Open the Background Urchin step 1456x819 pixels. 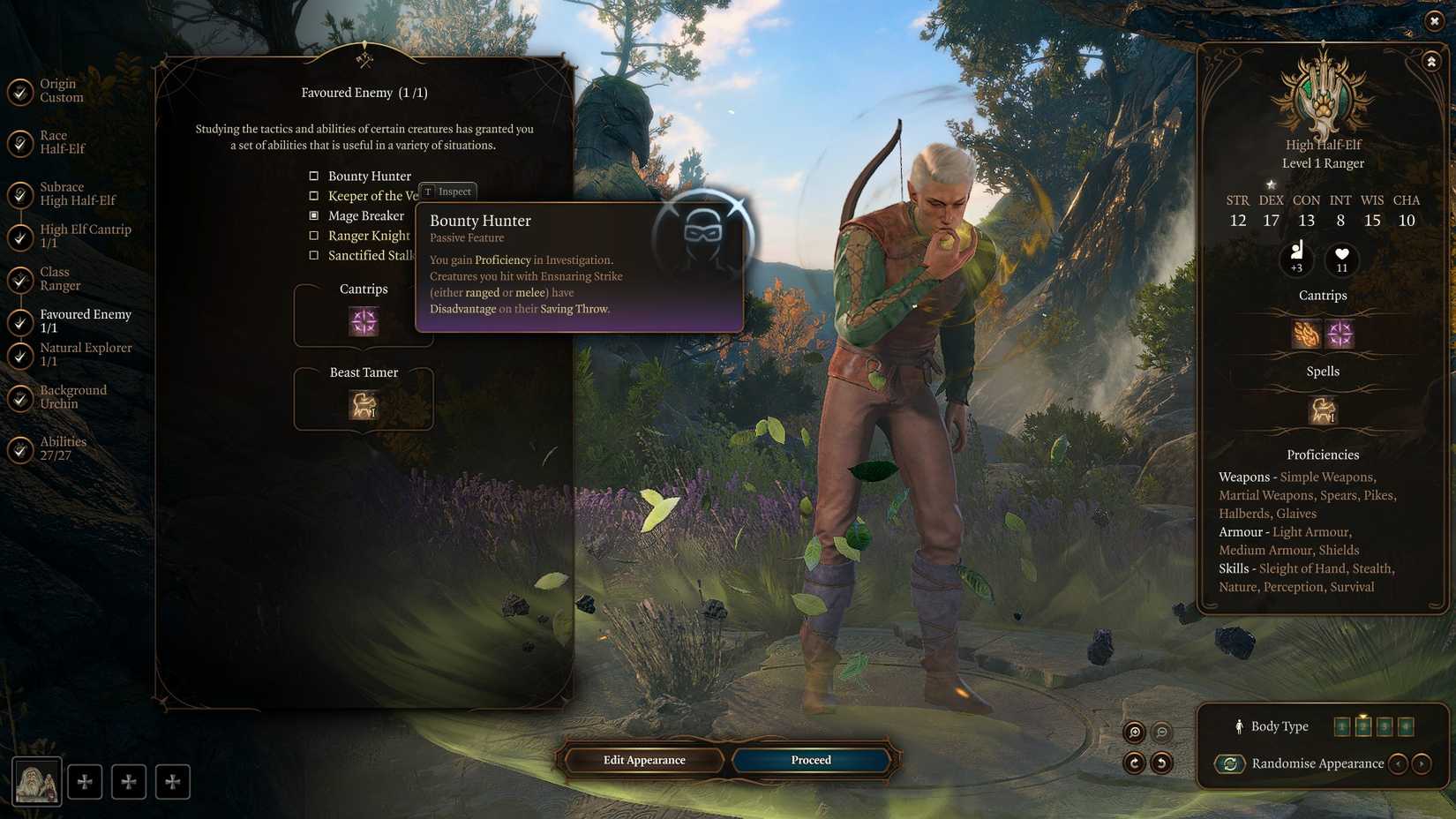72,395
